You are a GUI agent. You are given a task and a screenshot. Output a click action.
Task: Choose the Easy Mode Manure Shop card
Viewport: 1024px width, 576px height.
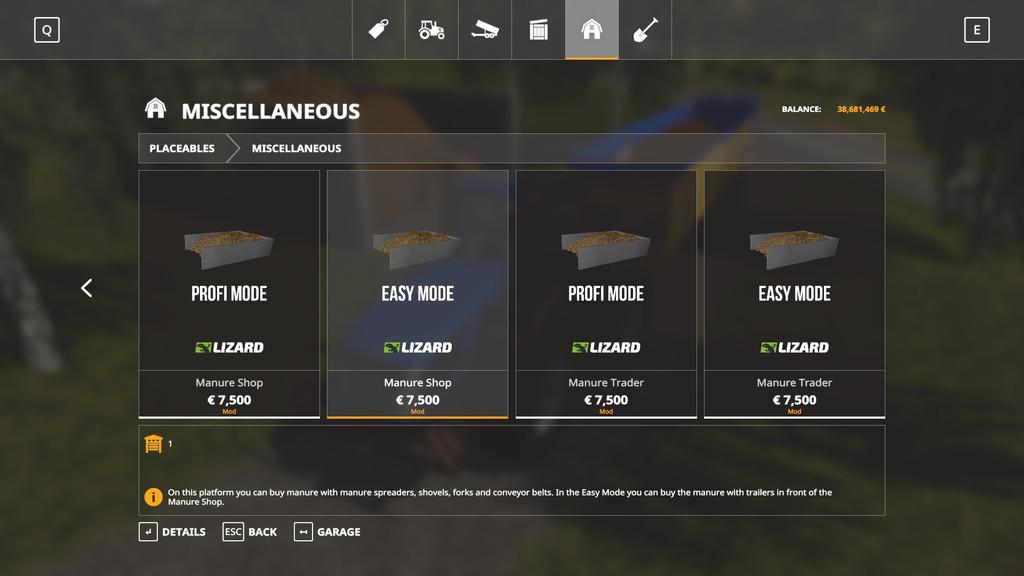(x=417, y=293)
